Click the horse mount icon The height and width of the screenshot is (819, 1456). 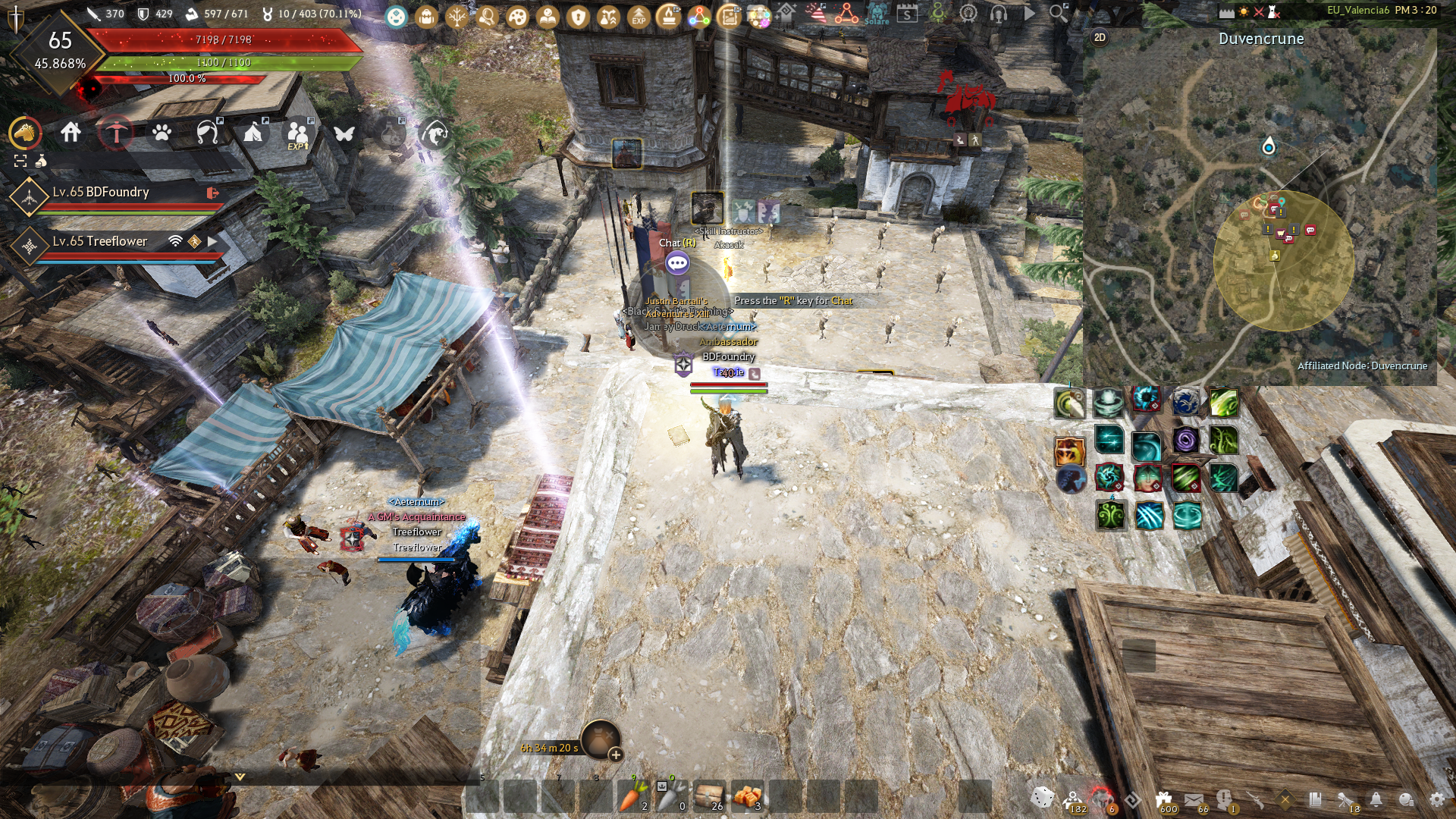click(x=25, y=133)
